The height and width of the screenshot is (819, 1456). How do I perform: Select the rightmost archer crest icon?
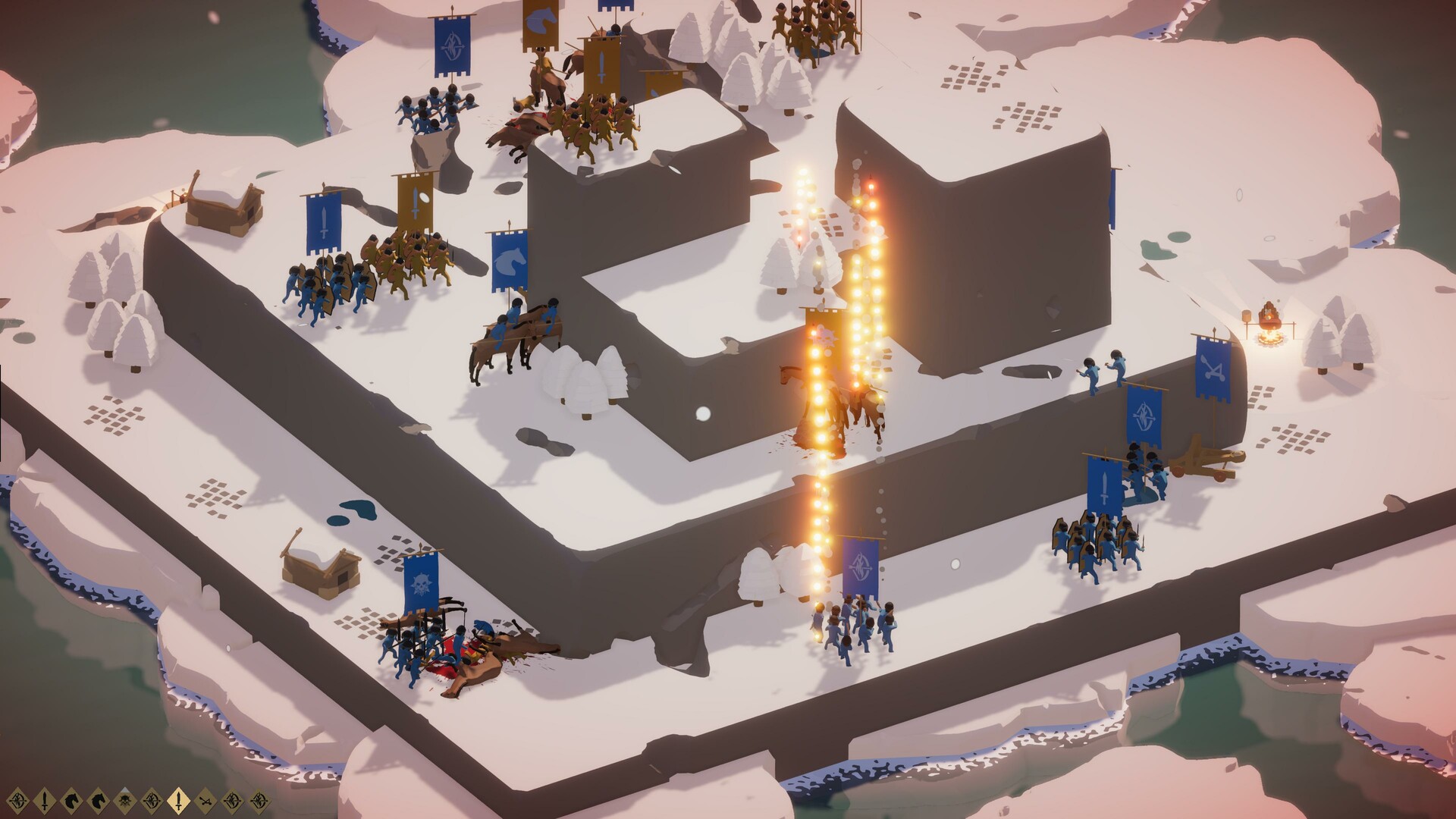(x=259, y=799)
